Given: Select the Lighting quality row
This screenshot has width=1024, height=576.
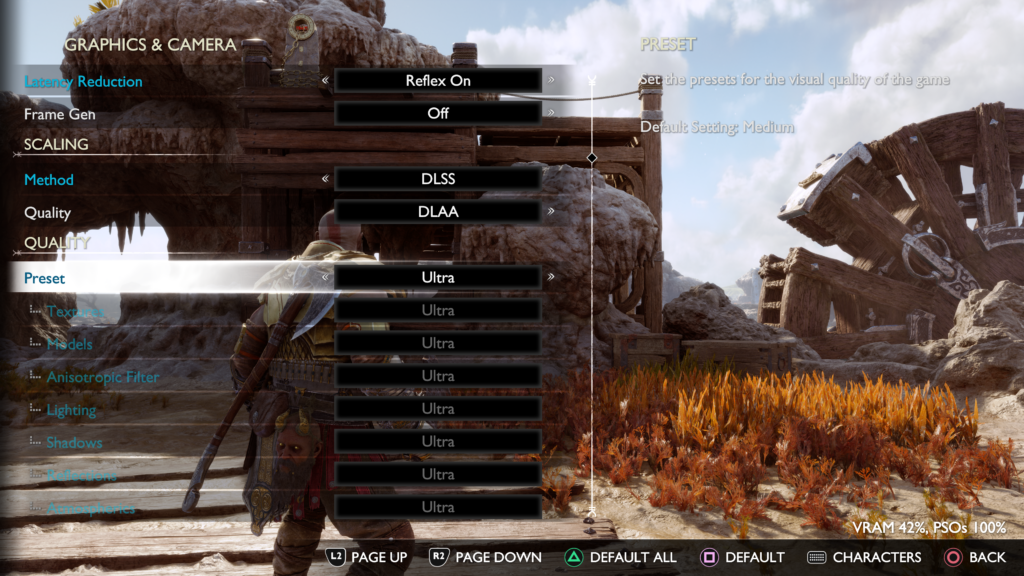Looking at the screenshot, I should pyautogui.click(x=71, y=410).
